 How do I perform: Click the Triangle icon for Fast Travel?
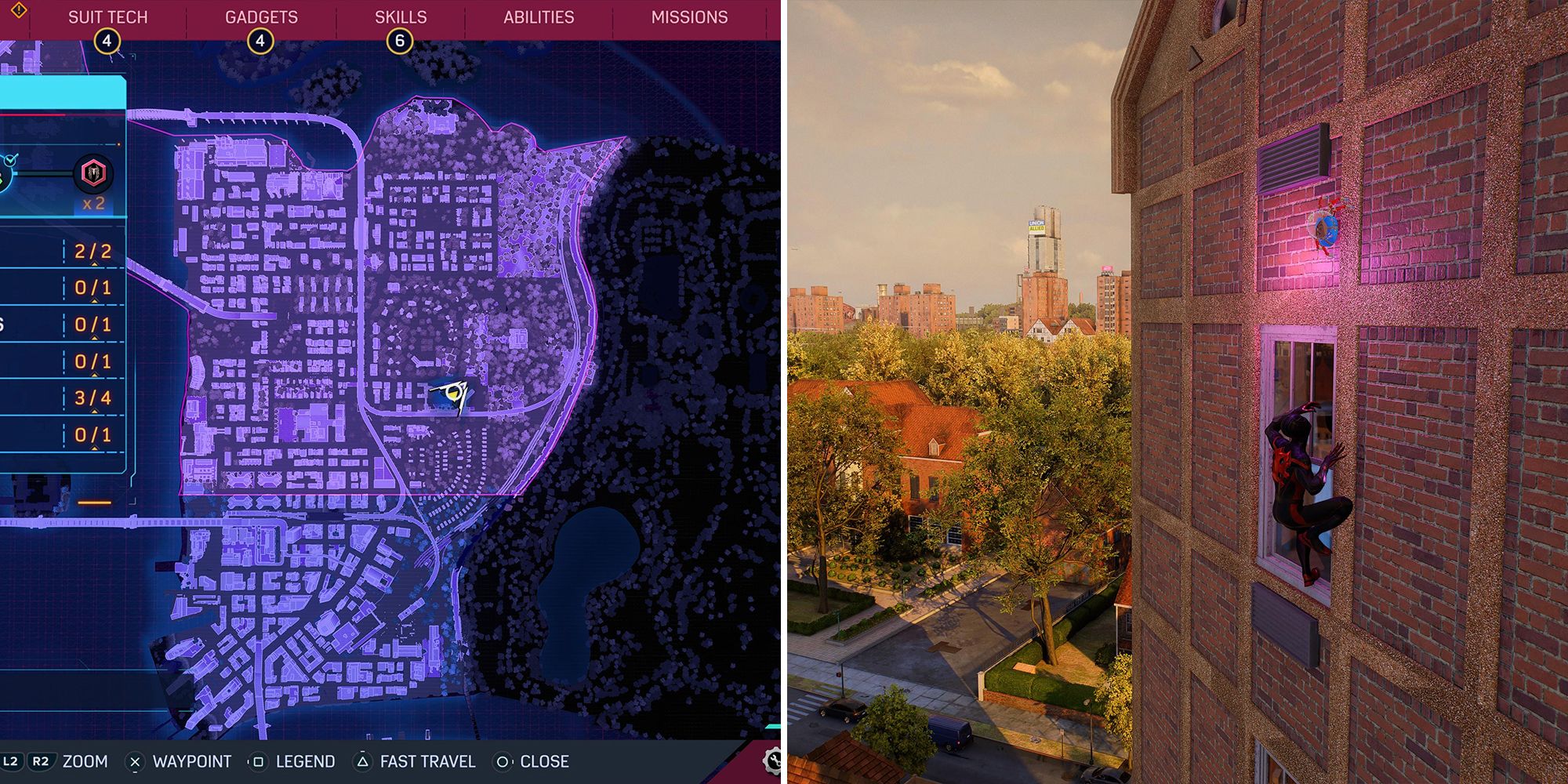pyautogui.click(x=362, y=760)
